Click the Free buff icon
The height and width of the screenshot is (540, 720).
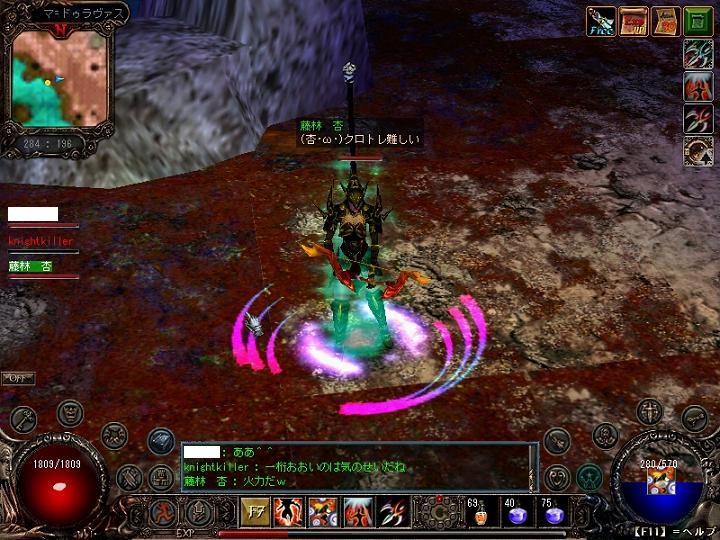(600, 21)
